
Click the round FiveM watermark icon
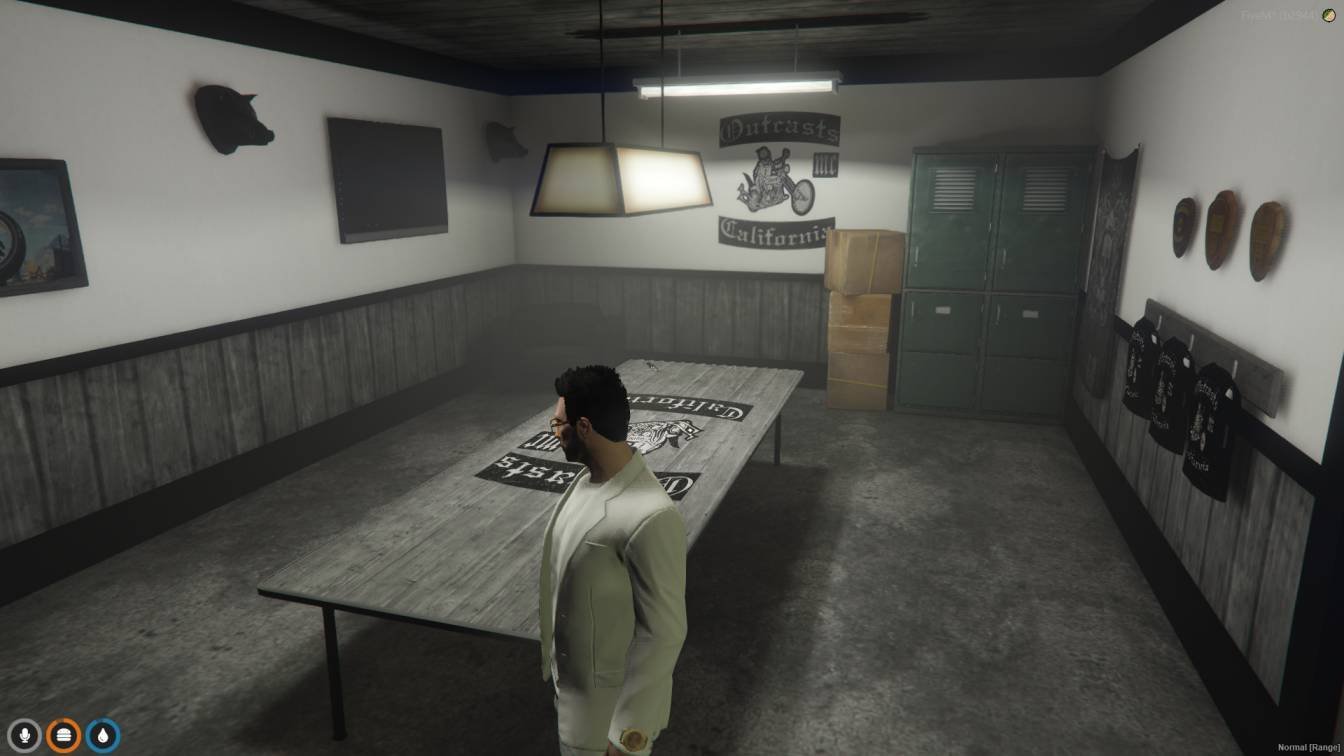coord(1329,15)
